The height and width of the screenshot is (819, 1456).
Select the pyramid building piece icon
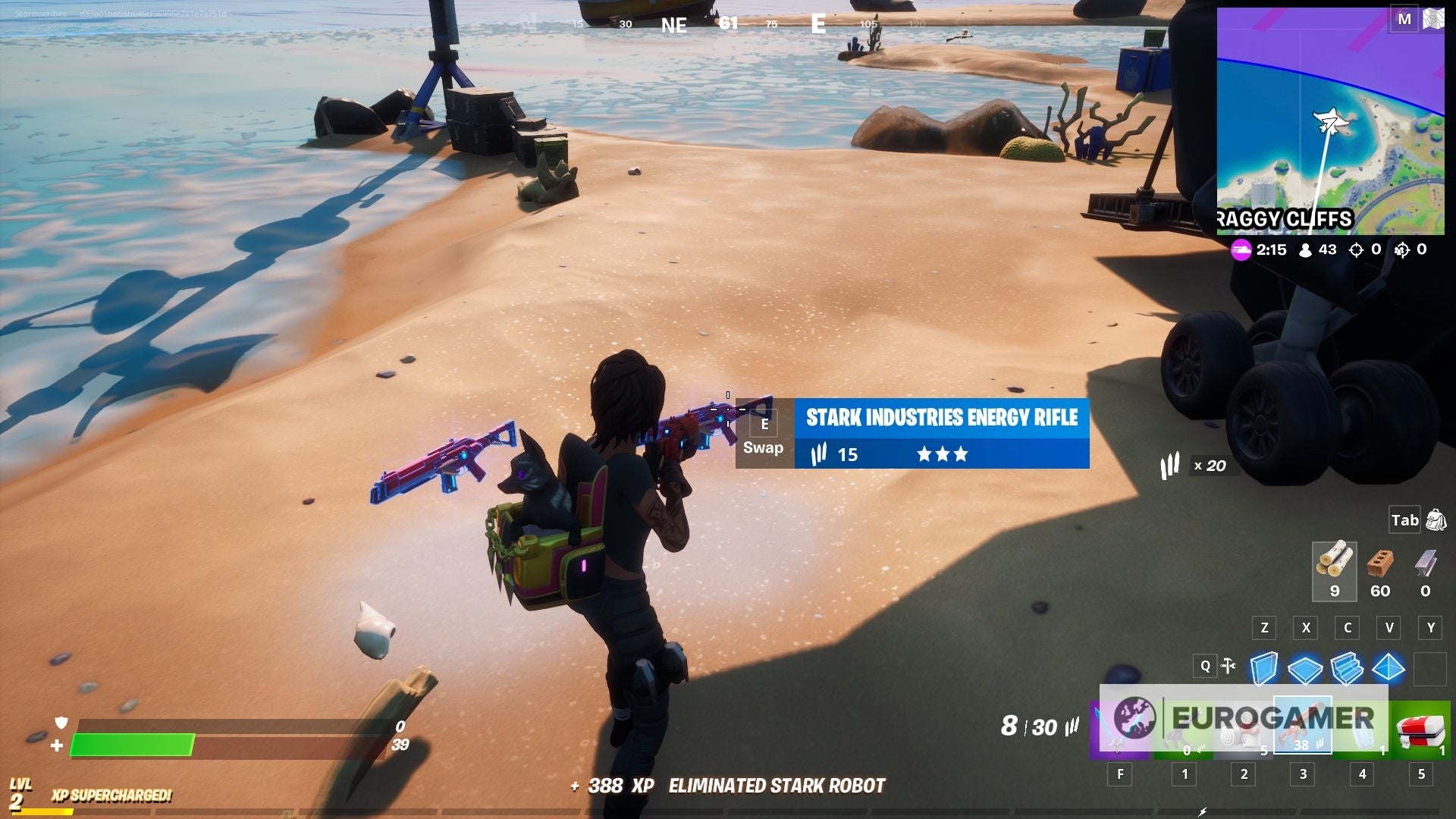pyautogui.click(x=1389, y=667)
